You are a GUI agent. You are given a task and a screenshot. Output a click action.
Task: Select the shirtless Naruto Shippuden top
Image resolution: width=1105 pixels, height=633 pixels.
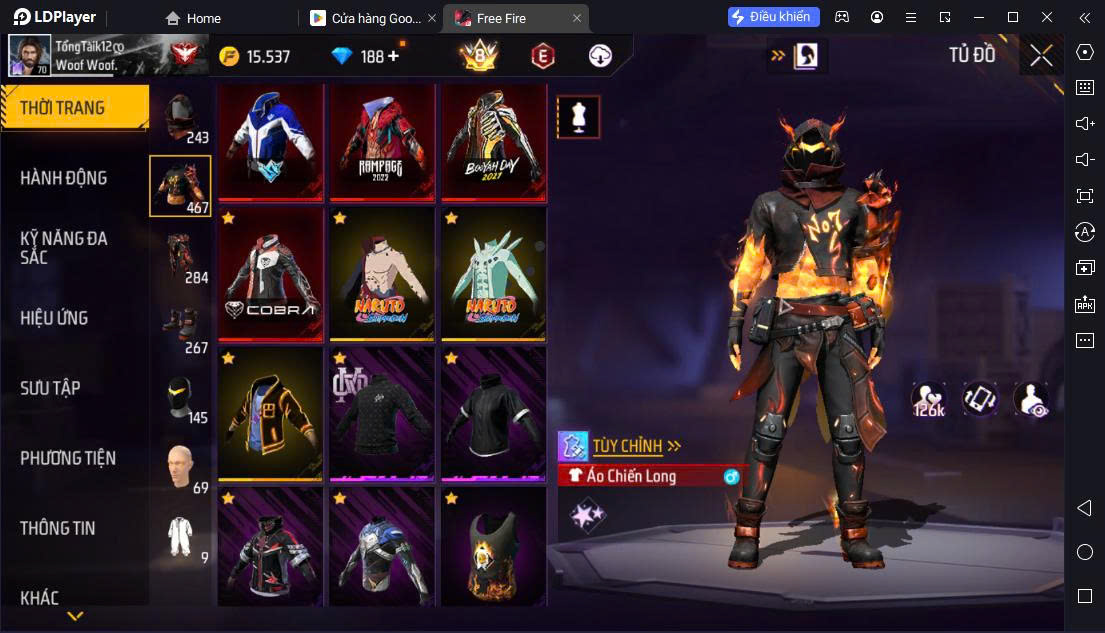(x=382, y=274)
